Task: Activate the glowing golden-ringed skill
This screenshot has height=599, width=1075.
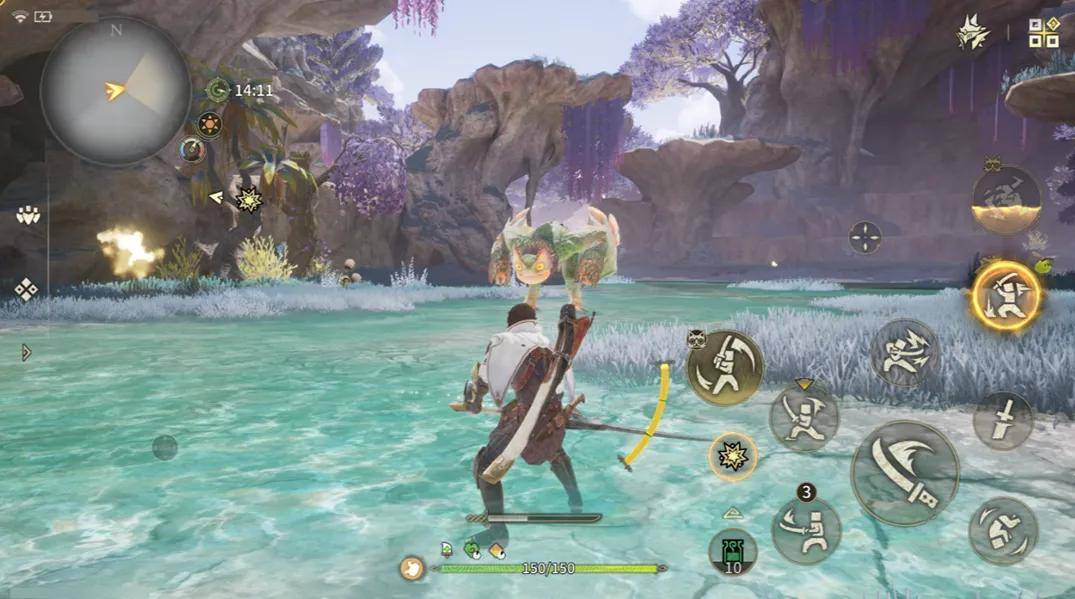Action: (1005, 296)
